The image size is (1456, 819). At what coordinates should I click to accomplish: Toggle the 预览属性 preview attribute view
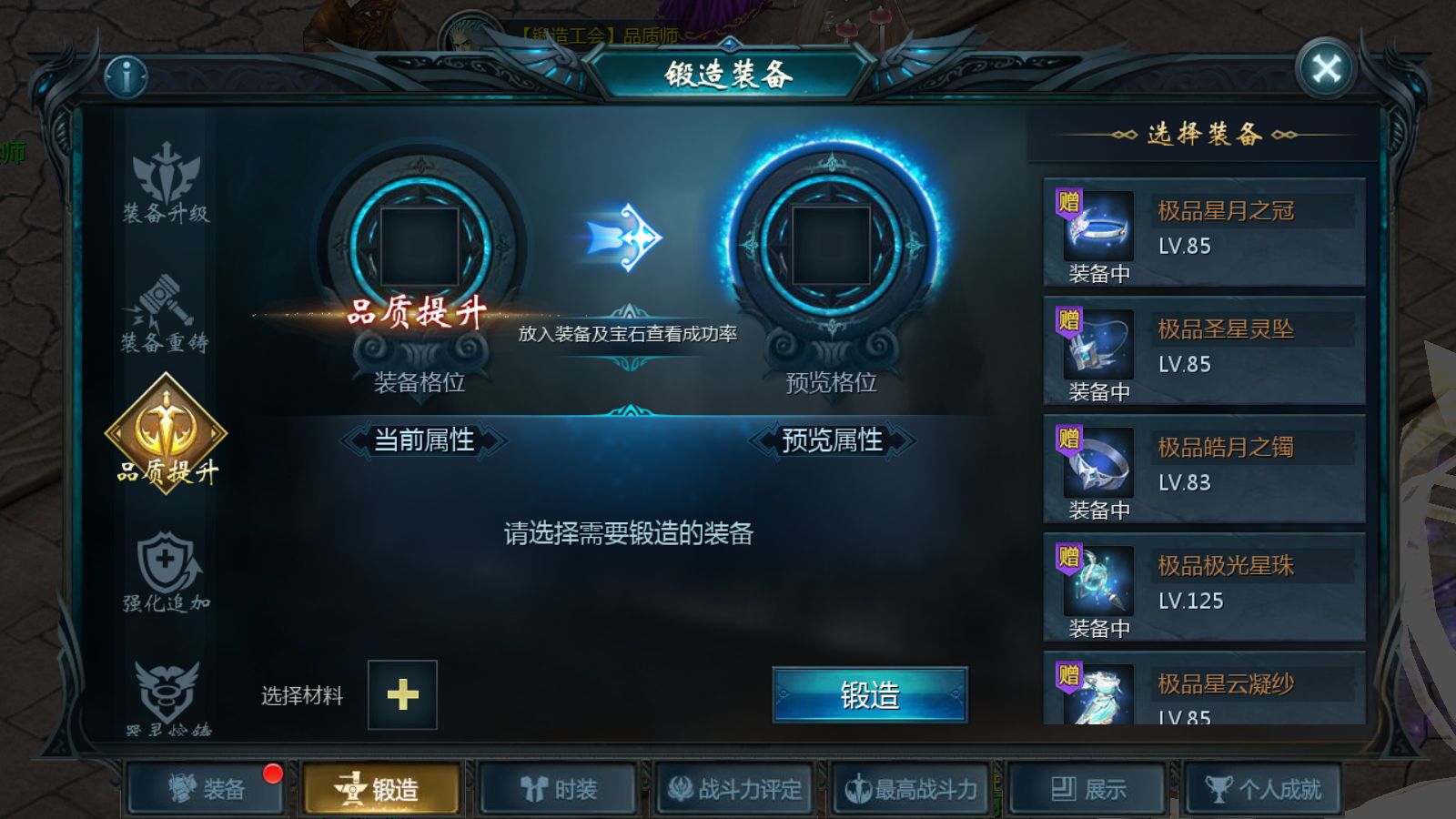[x=834, y=440]
